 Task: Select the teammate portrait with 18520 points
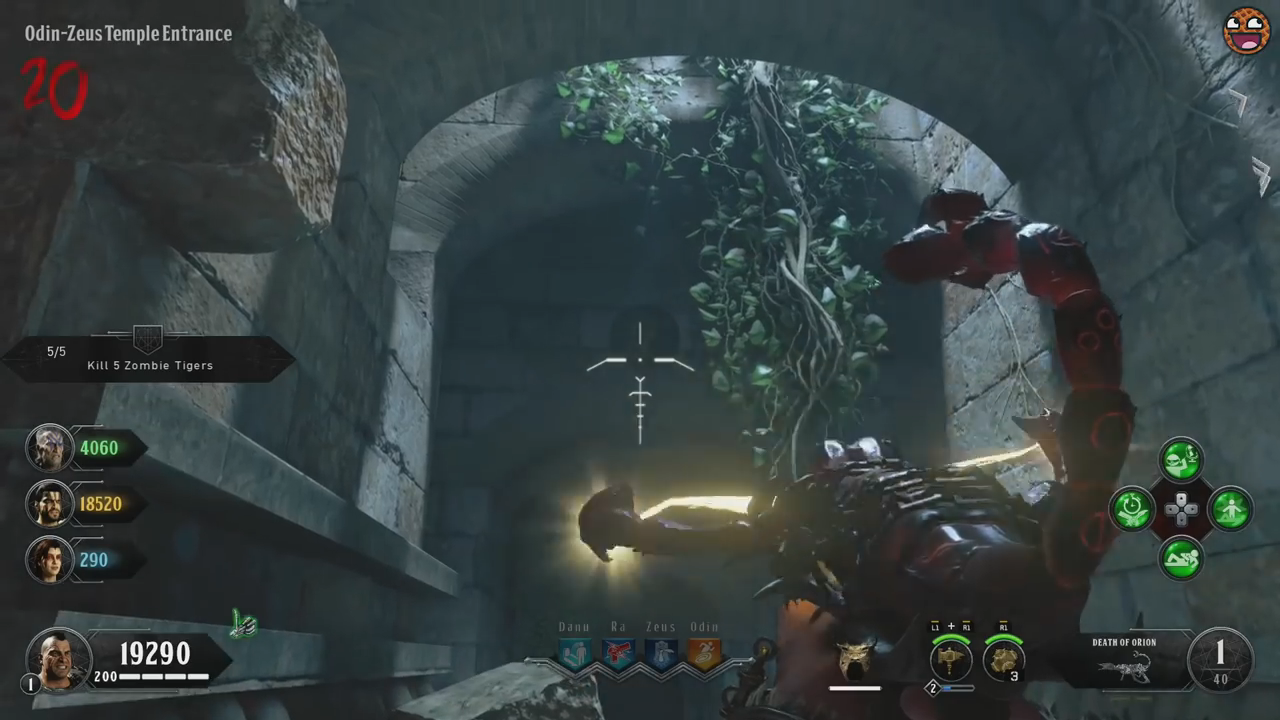tap(49, 504)
